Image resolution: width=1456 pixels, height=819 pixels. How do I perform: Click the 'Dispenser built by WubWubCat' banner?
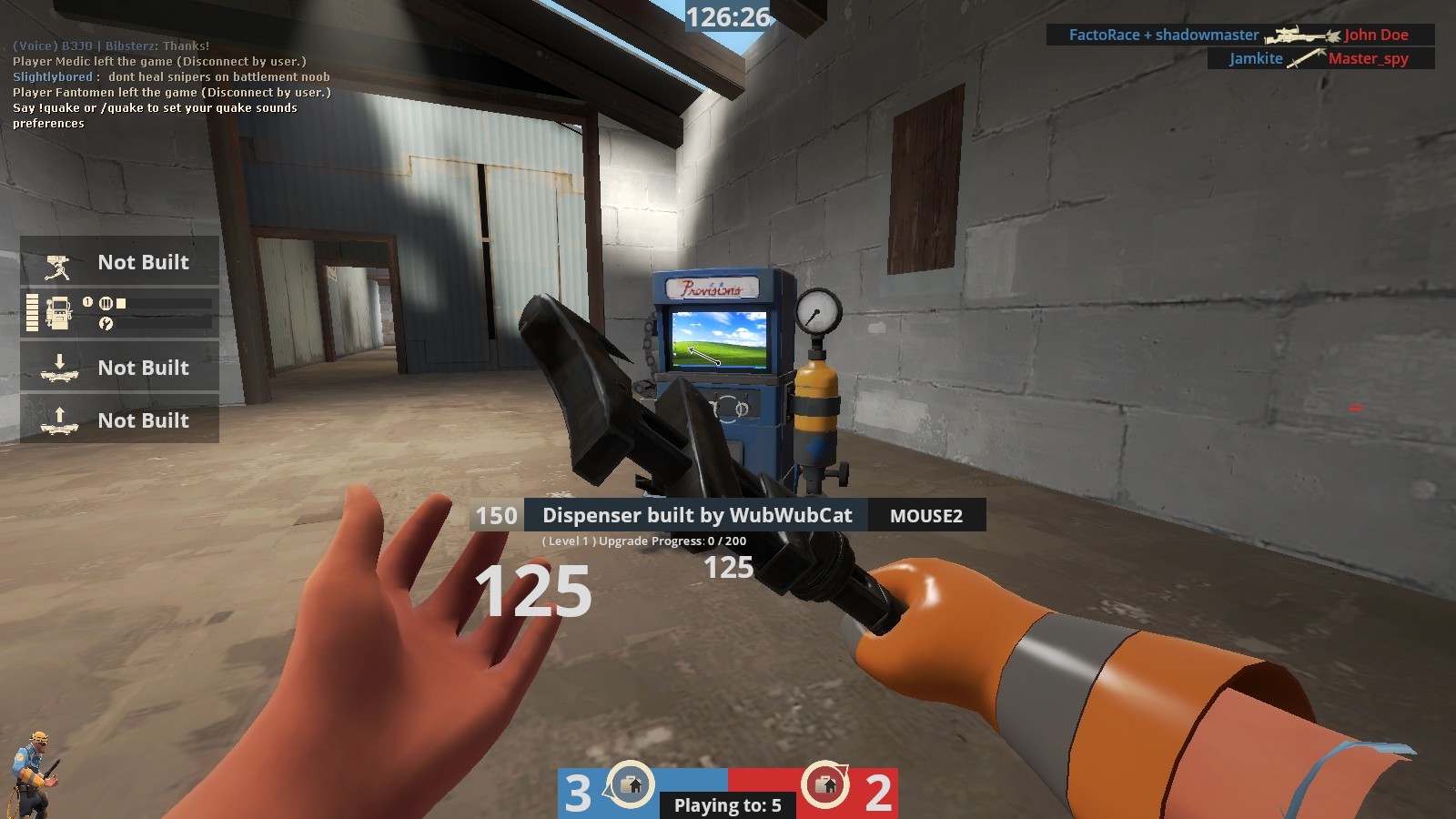tap(697, 515)
